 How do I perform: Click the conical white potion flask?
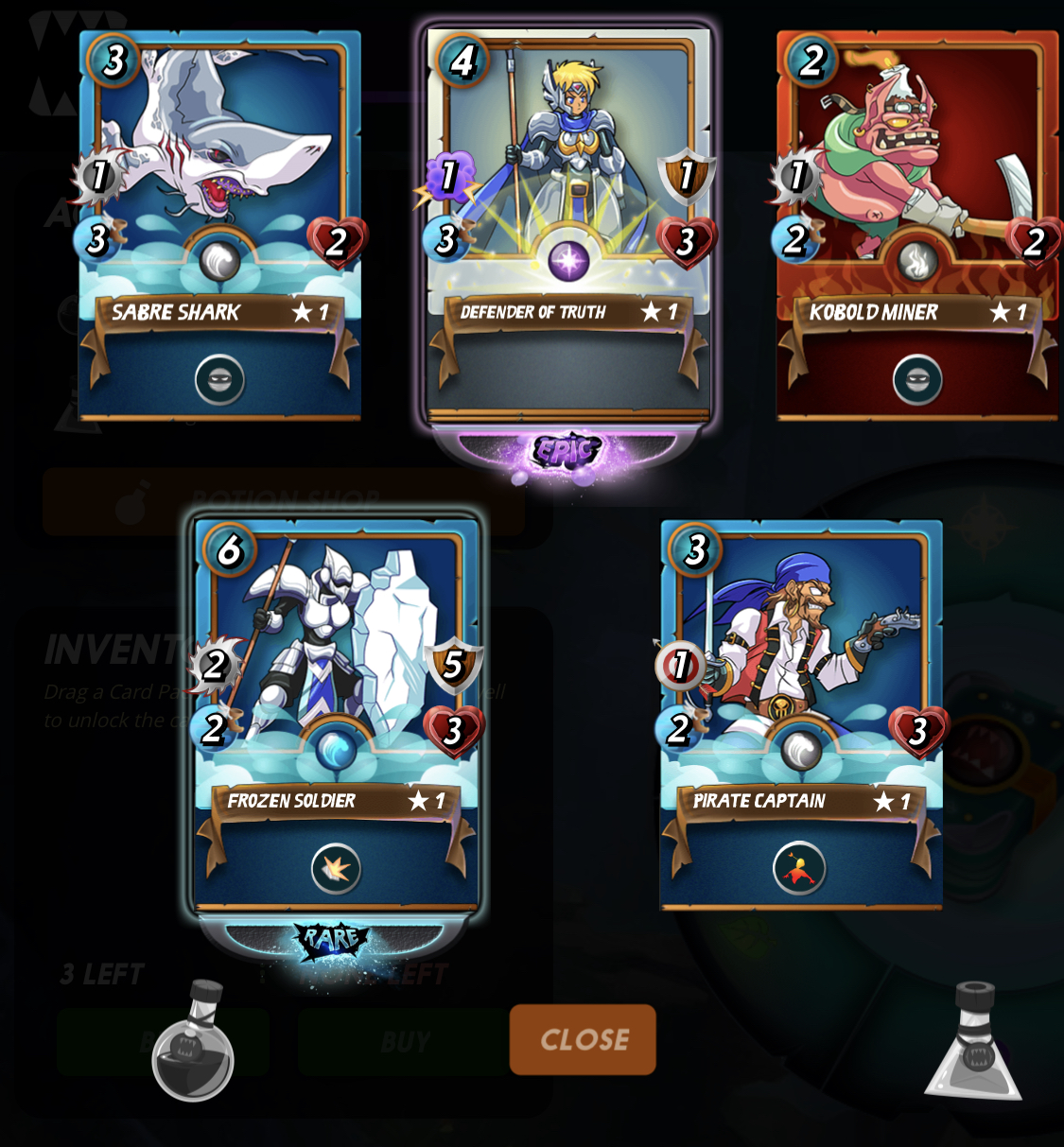[x=974, y=1044]
